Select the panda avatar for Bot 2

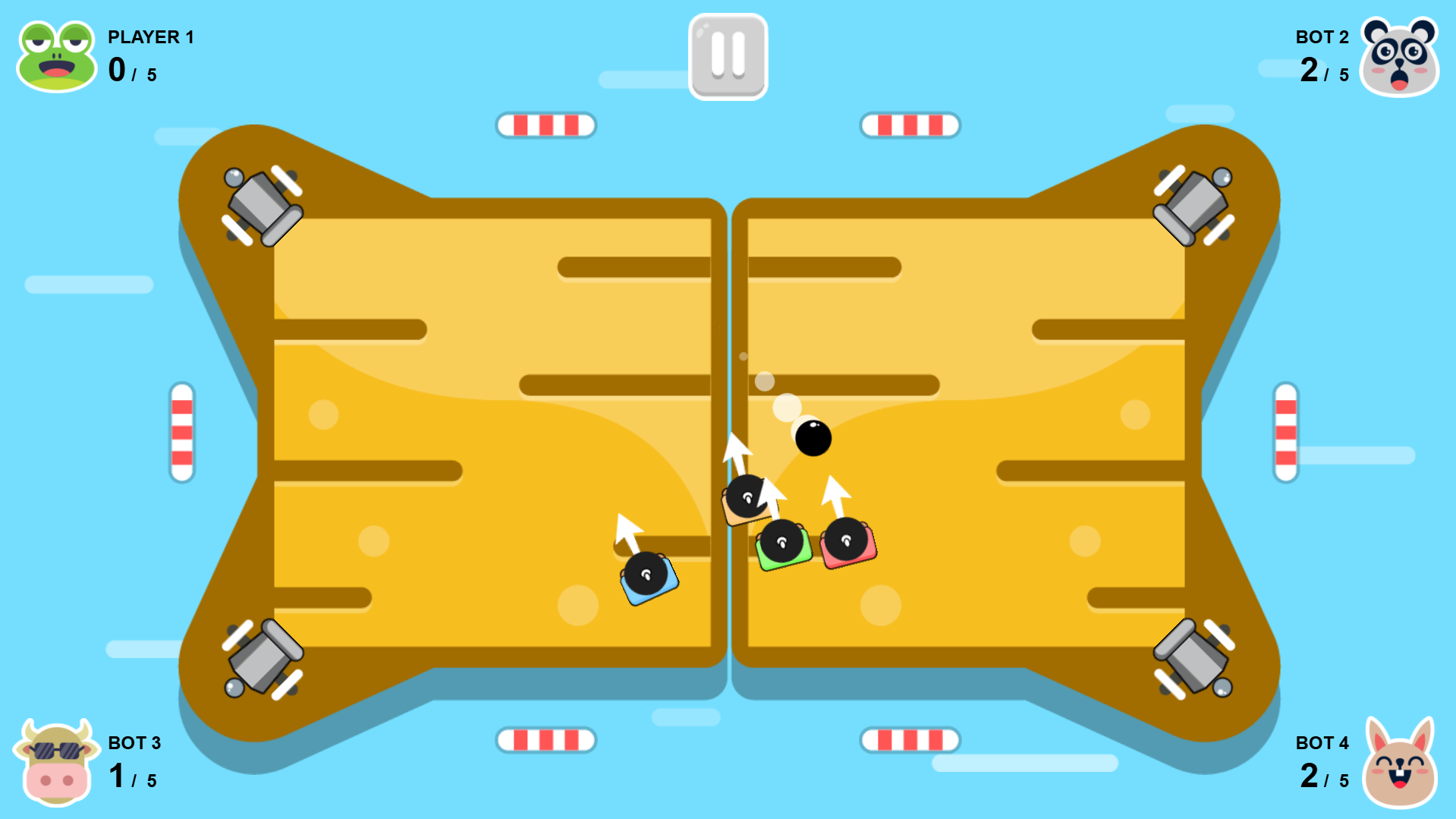tap(1400, 55)
